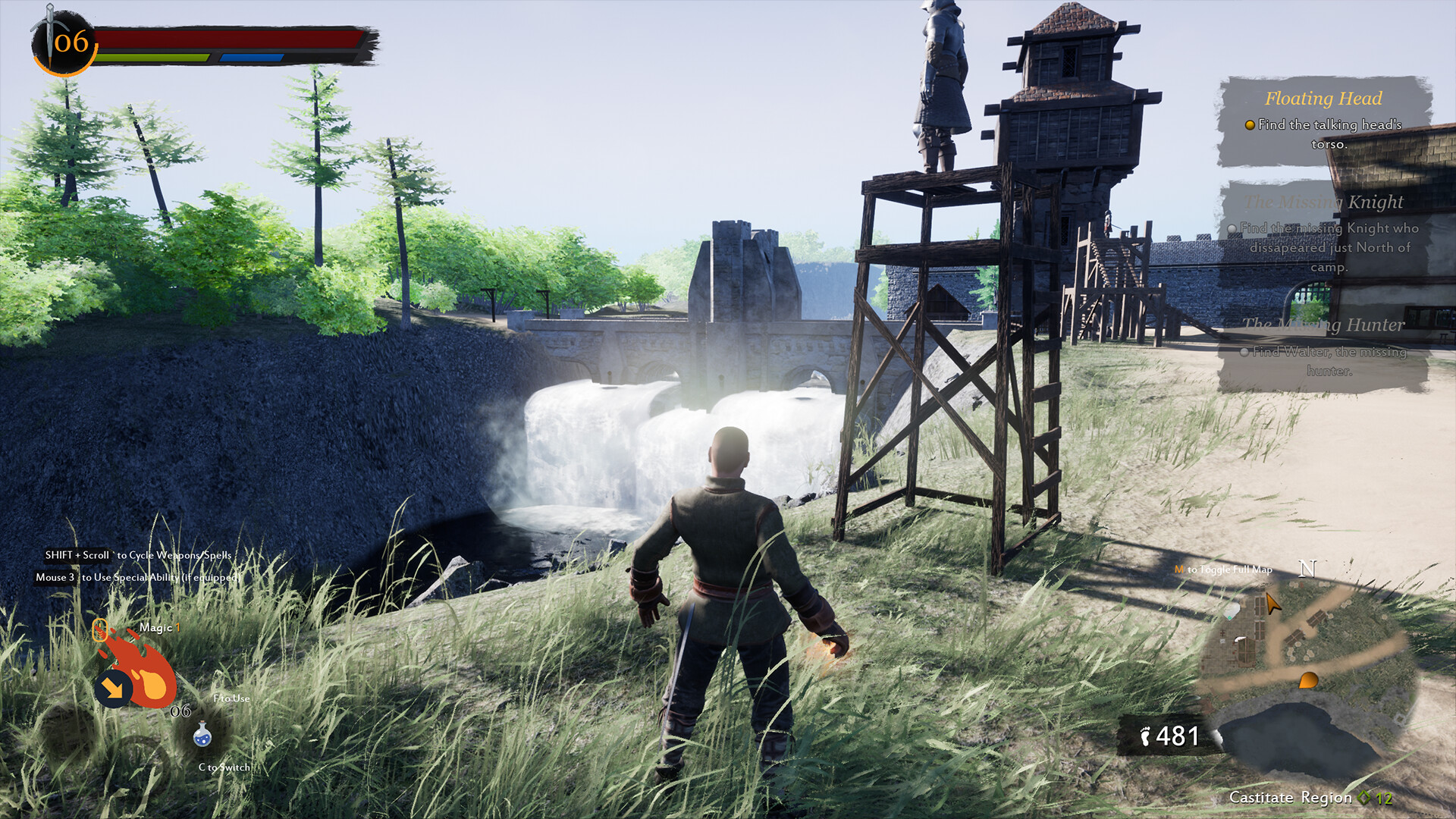This screenshot has height=819, width=1456.
Task: Click the orange waypoint marker on the minimap
Action: pos(1308,680)
